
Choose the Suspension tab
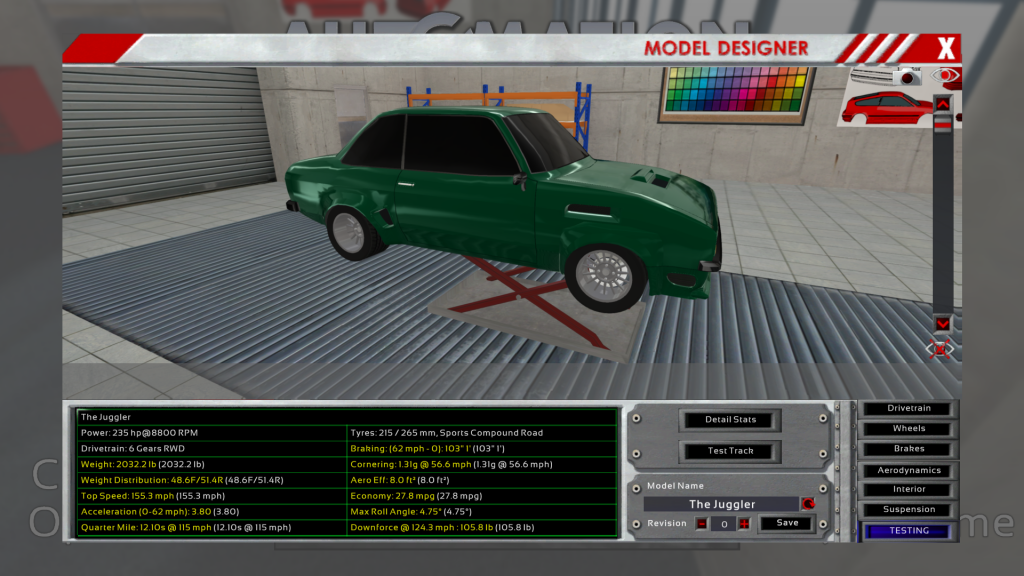tap(909, 510)
